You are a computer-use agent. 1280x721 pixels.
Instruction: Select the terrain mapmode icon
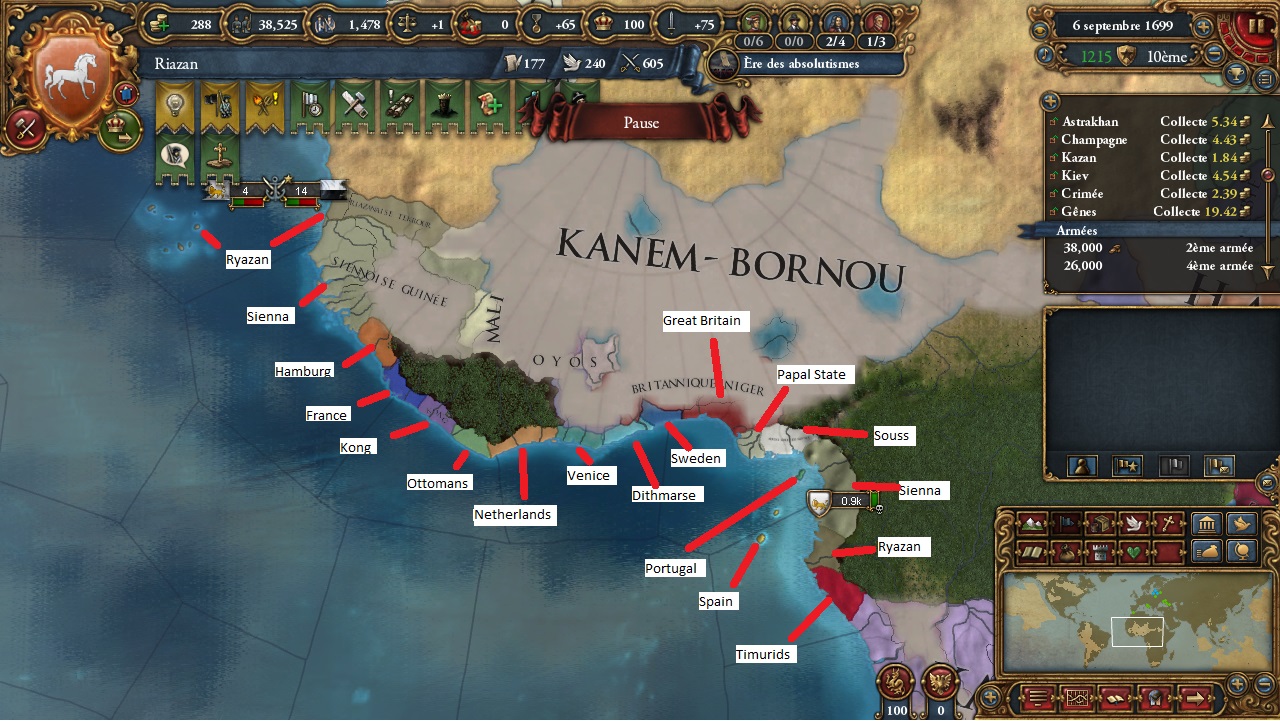coord(1033,523)
